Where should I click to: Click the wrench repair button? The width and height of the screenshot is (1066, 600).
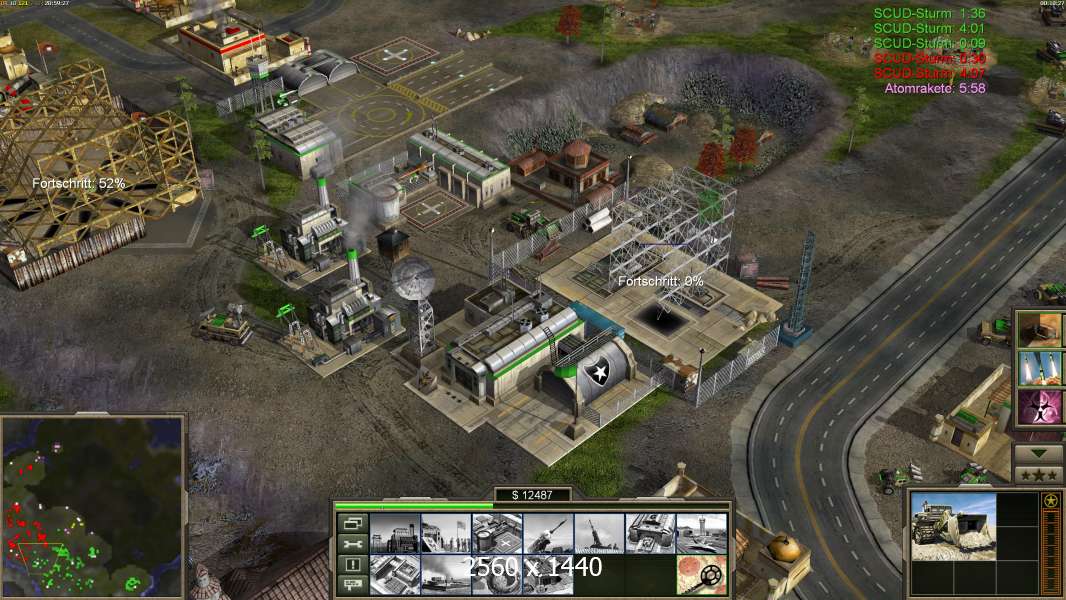351,544
